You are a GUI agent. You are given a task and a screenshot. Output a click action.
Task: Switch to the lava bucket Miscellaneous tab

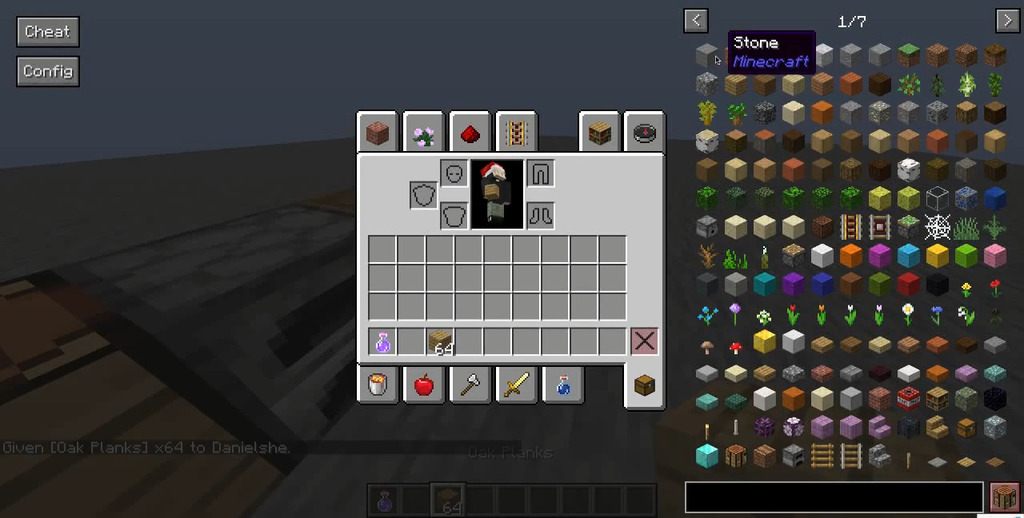[x=377, y=385]
